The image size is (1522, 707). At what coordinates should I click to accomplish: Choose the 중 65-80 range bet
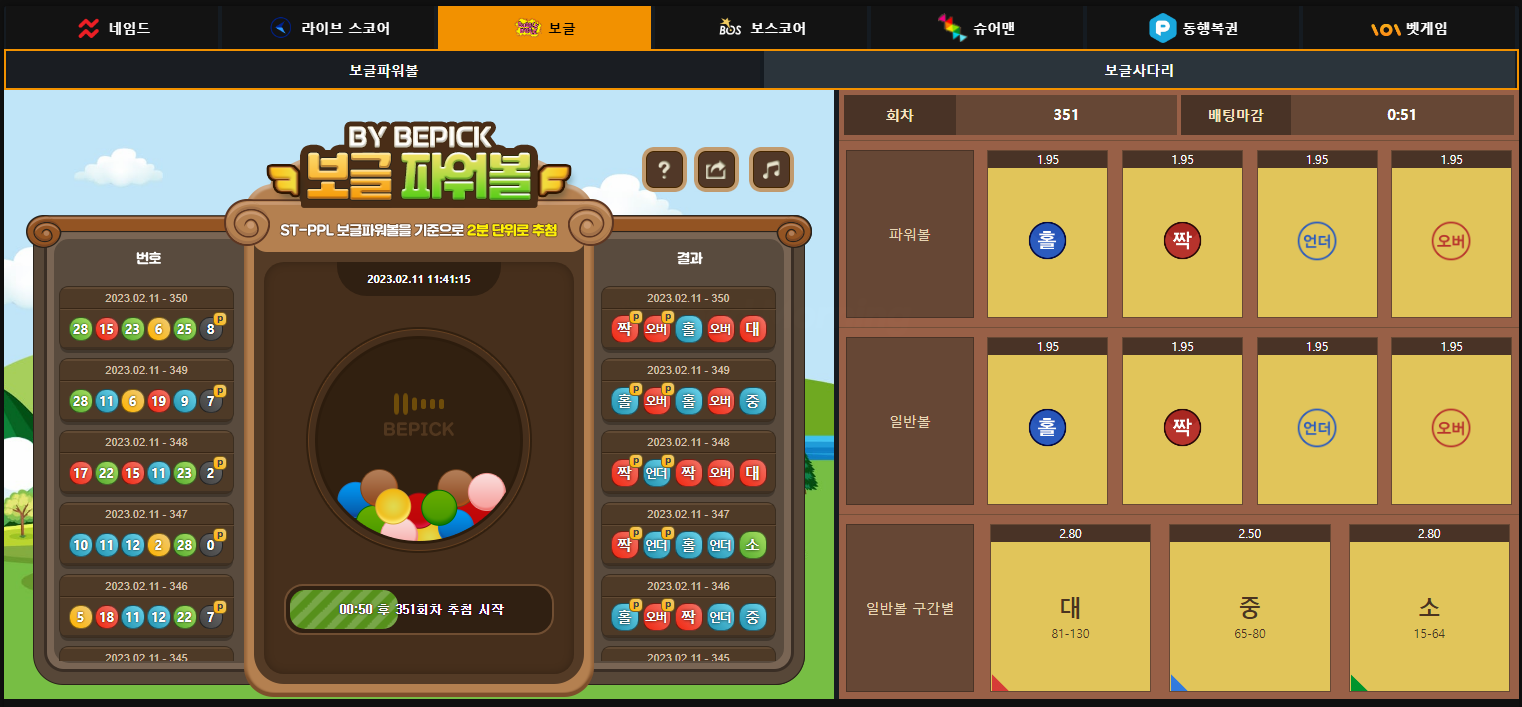1249,615
